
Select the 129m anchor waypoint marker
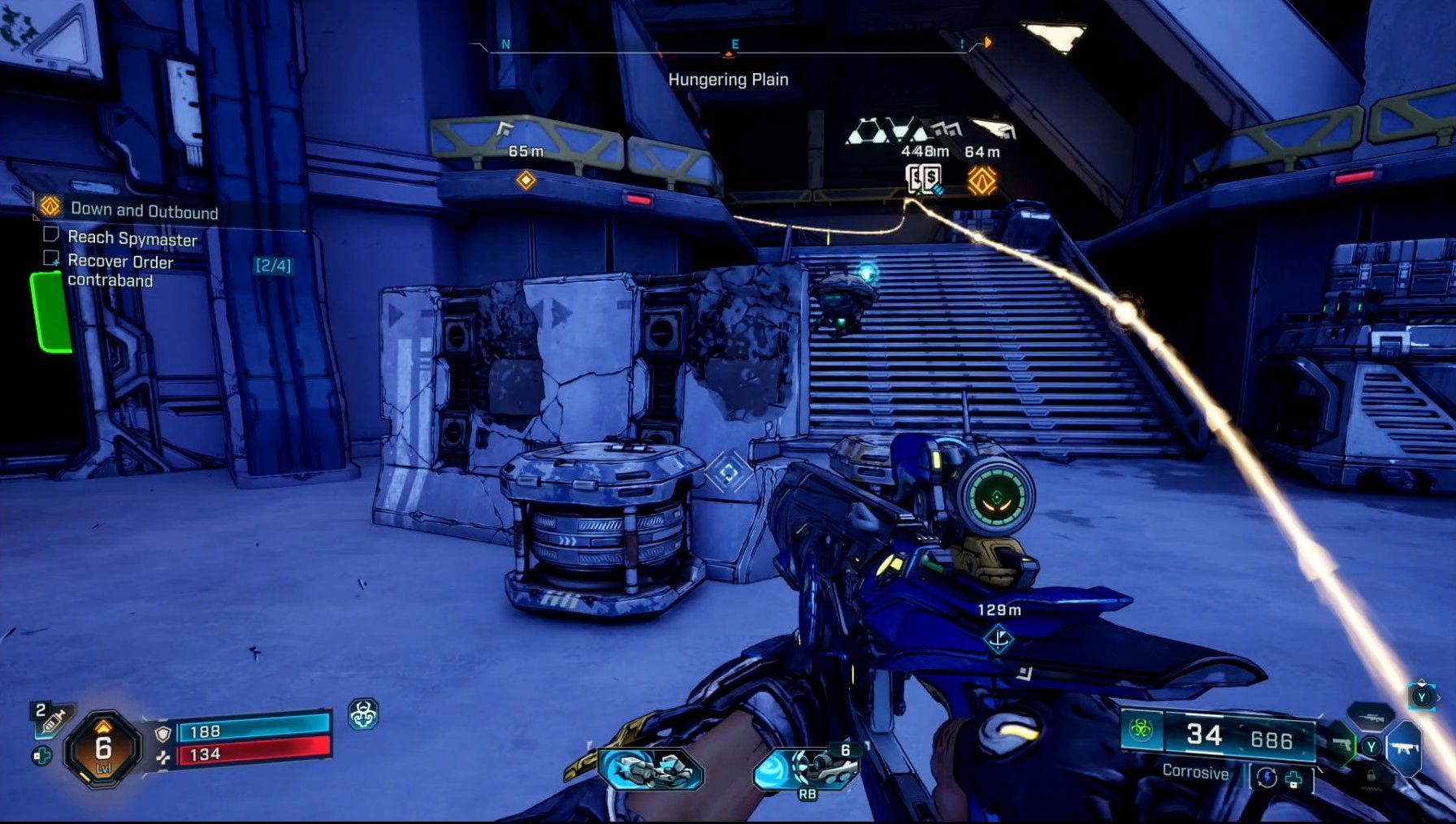[999, 639]
